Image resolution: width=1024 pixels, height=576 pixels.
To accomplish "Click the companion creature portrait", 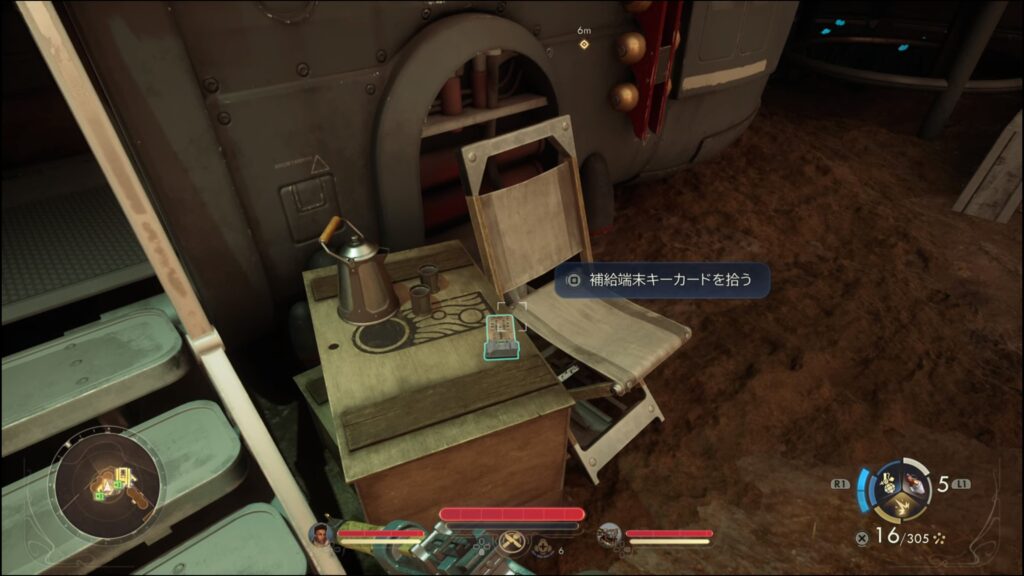I will click(609, 536).
